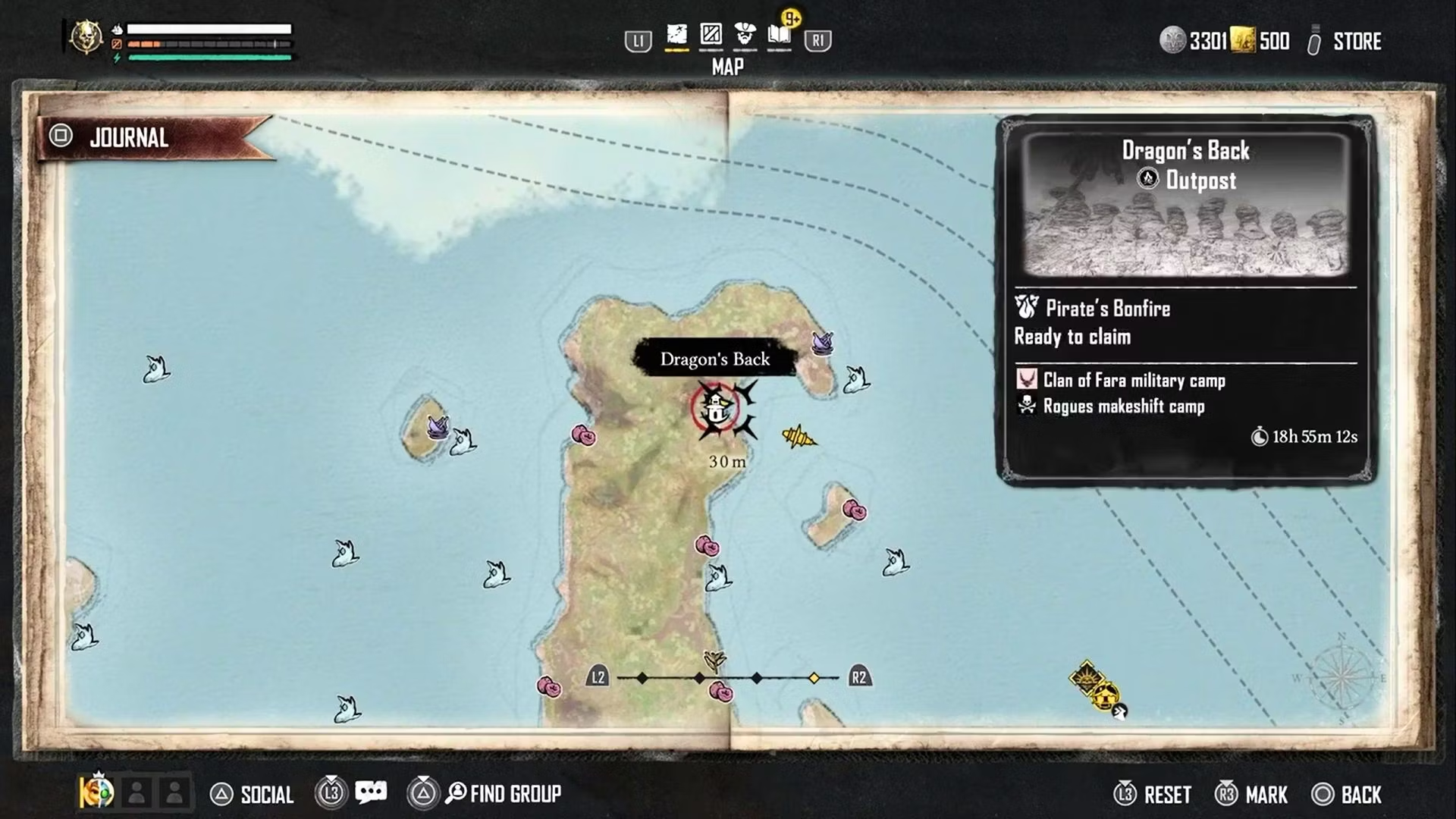Reset the map view
The height and width of the screenshot is (819, 1456).
1166,795
